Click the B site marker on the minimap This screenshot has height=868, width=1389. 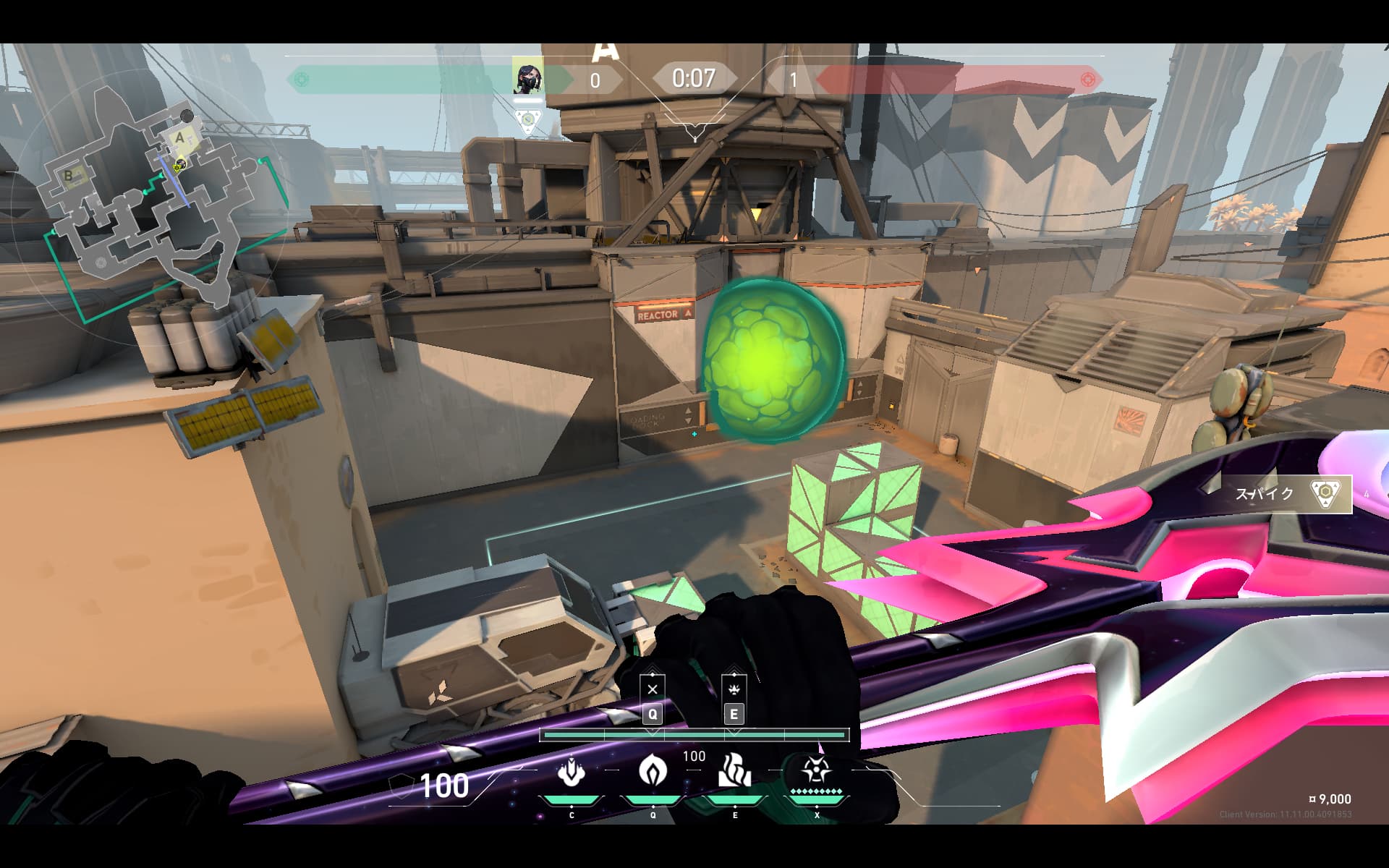69,175
